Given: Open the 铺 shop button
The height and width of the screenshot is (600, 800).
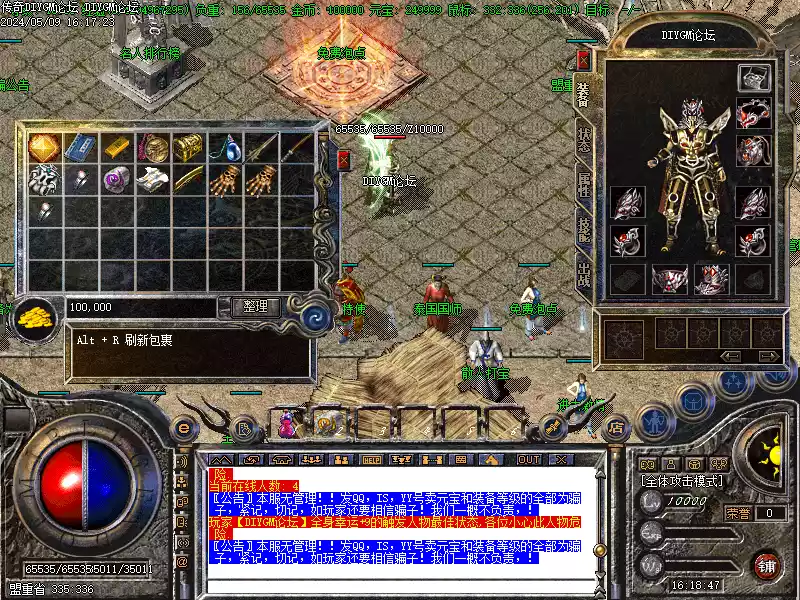Looking at the screenshot, I should [x=766, y=565].
